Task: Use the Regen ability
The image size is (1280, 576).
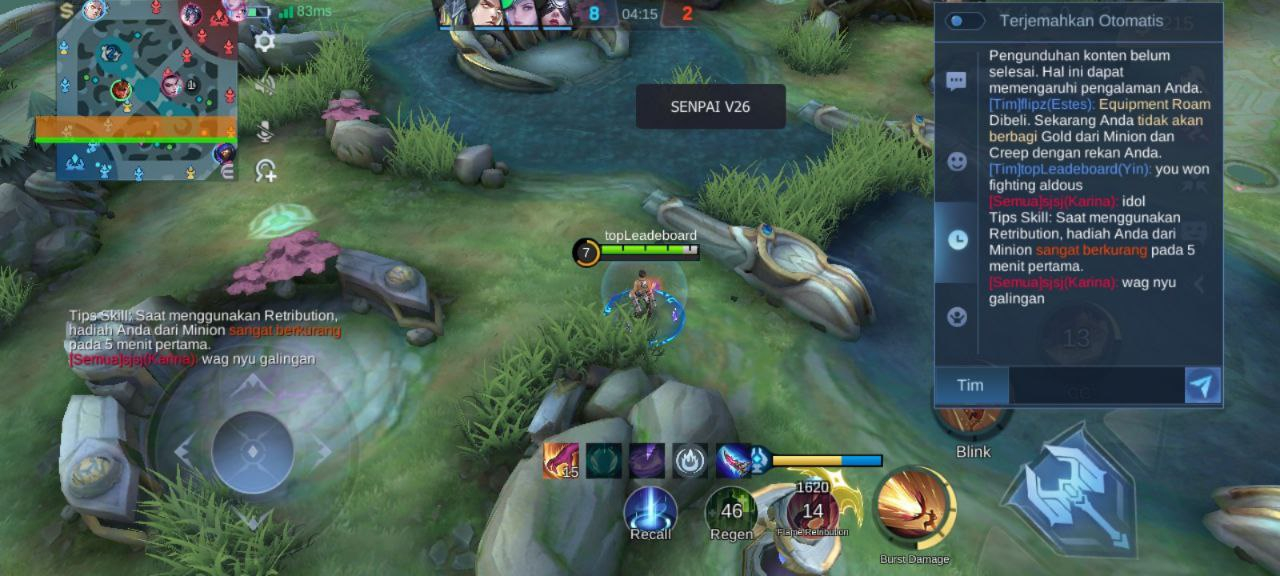Action: pyautogui.click(x=731, y=511)
